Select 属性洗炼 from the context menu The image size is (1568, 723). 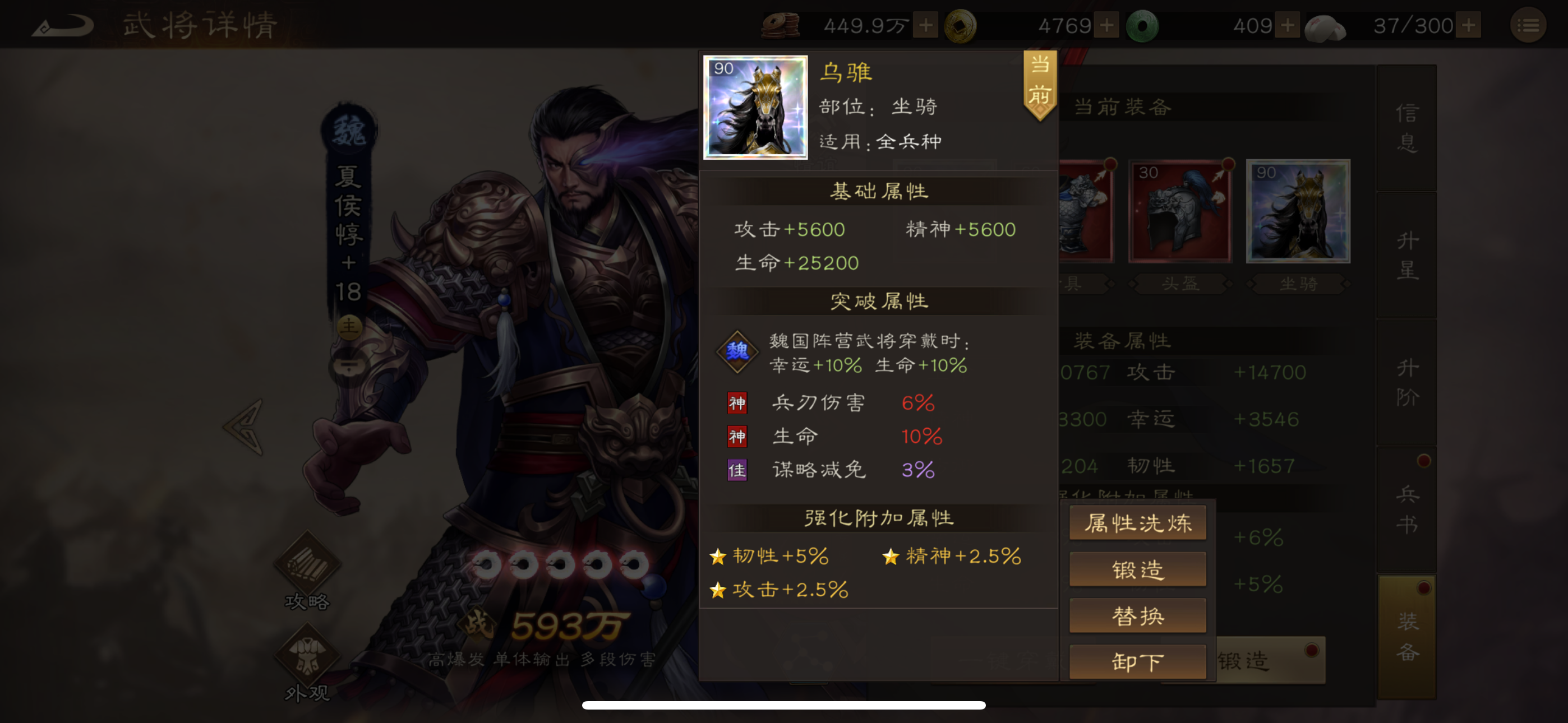coord(1137,522)
